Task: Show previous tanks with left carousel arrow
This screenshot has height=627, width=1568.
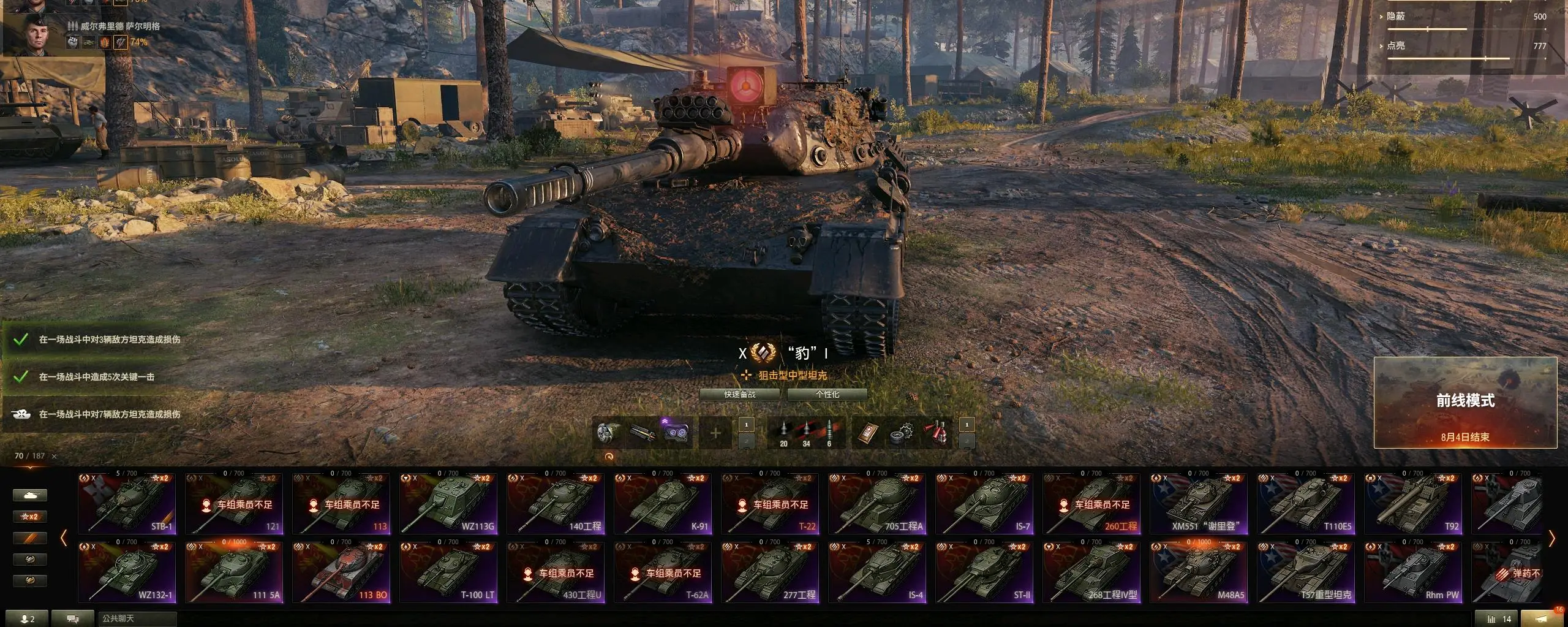Action: [64, 539]
